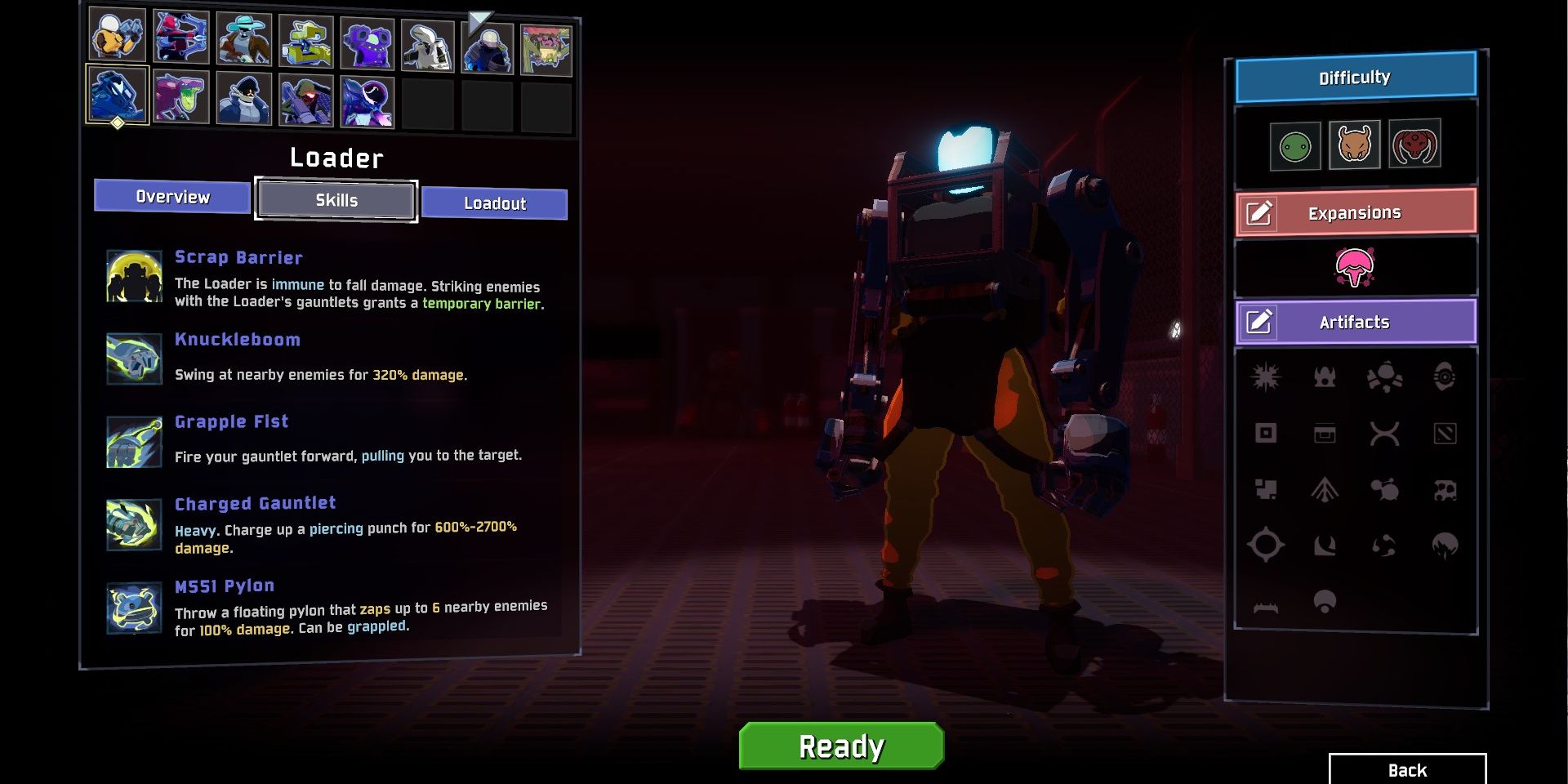Click the pencil icon next to Artifacts
This screenshot has height=784, width=1568.
[1260, 323]
